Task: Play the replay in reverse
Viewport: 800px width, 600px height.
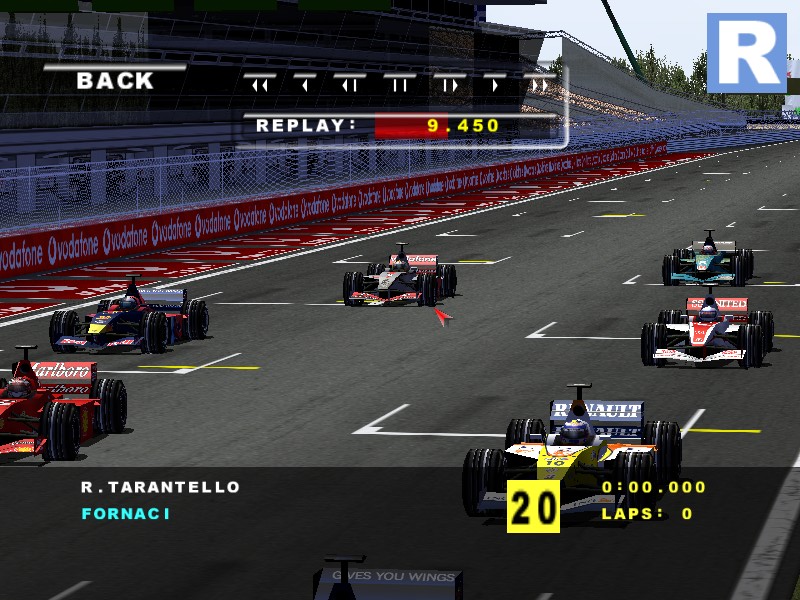Action: point(305,85)
